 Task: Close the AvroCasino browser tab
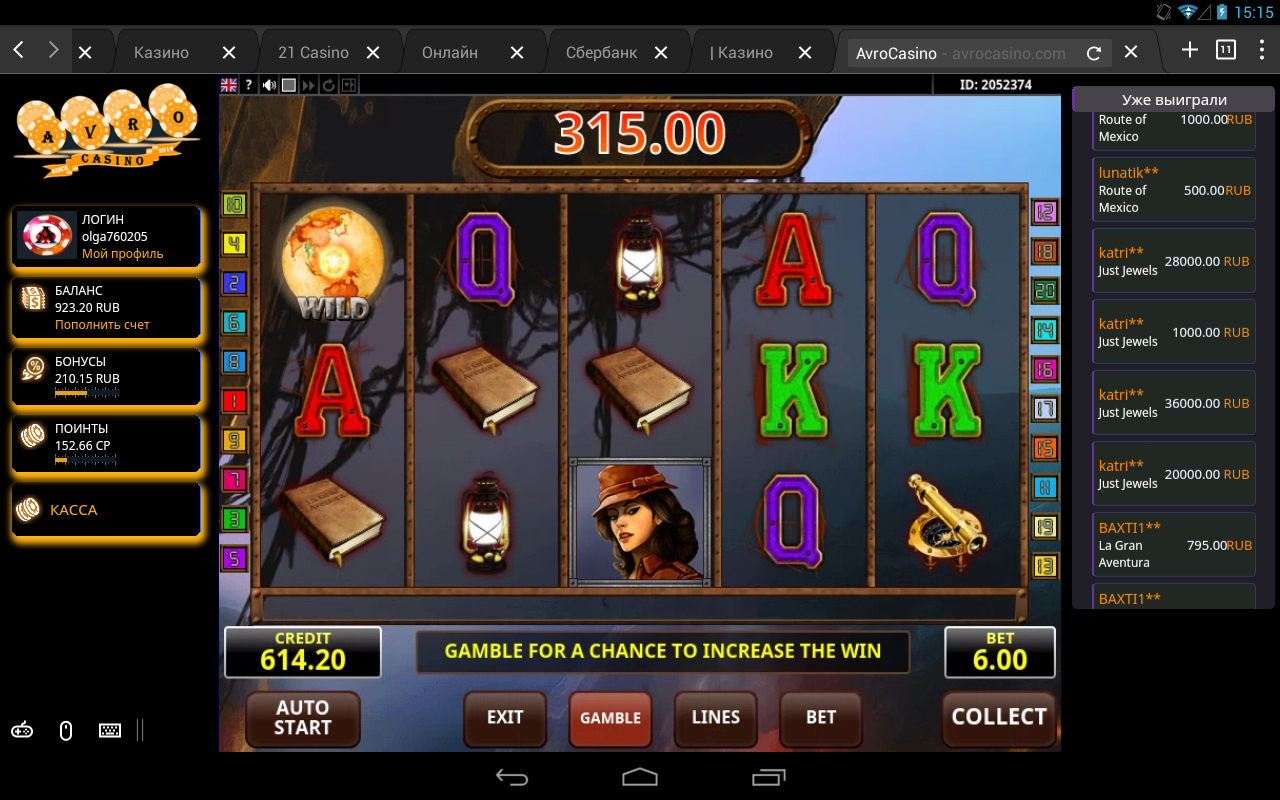point(1130,52)
